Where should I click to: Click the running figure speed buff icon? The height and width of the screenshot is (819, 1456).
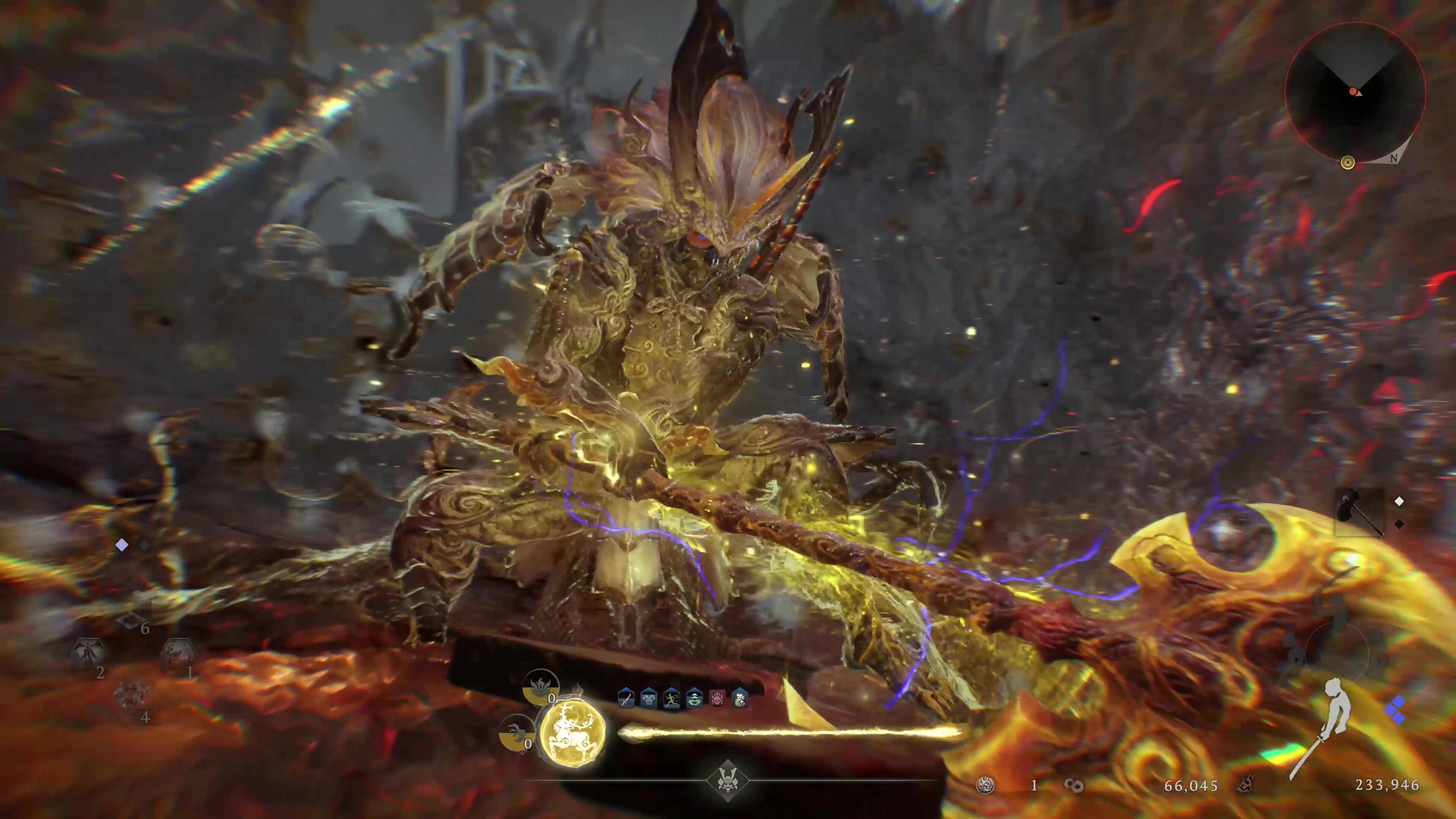click(x=671, y=699)
